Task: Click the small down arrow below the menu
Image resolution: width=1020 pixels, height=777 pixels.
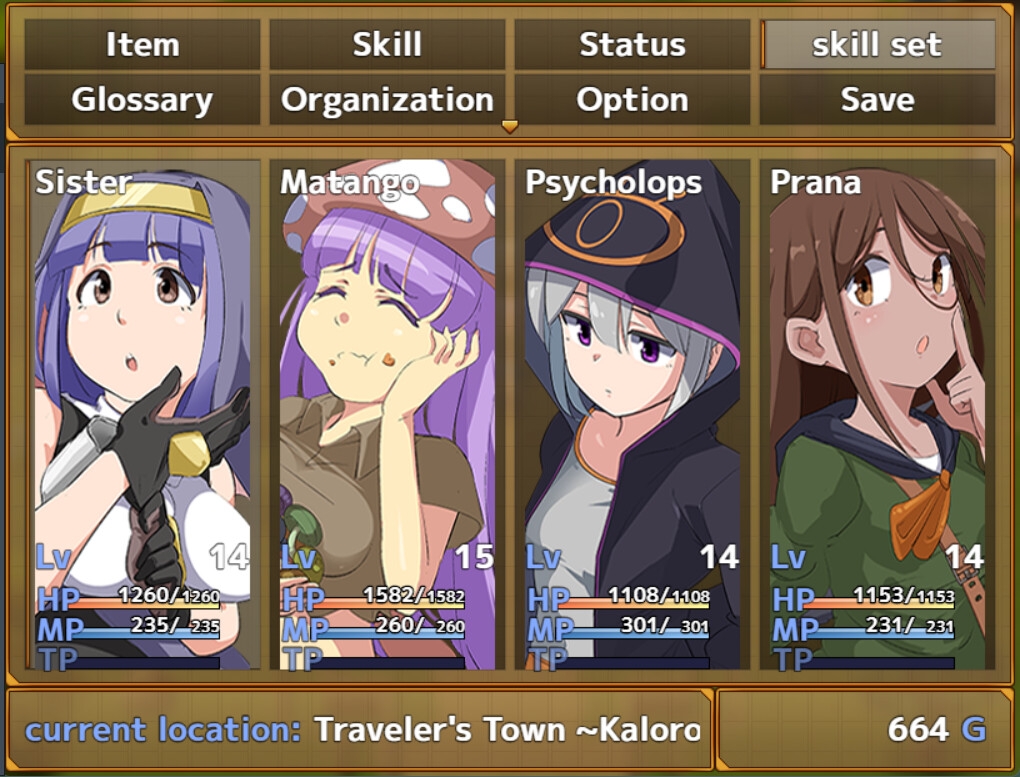Action: click(x=510, y=127)
